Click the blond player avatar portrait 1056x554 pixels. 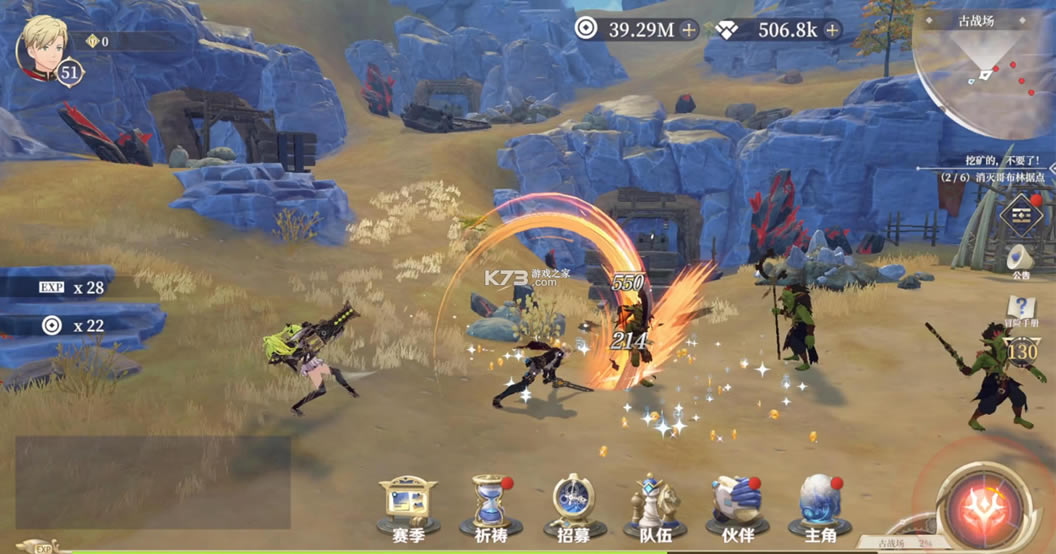click(43, 43)
